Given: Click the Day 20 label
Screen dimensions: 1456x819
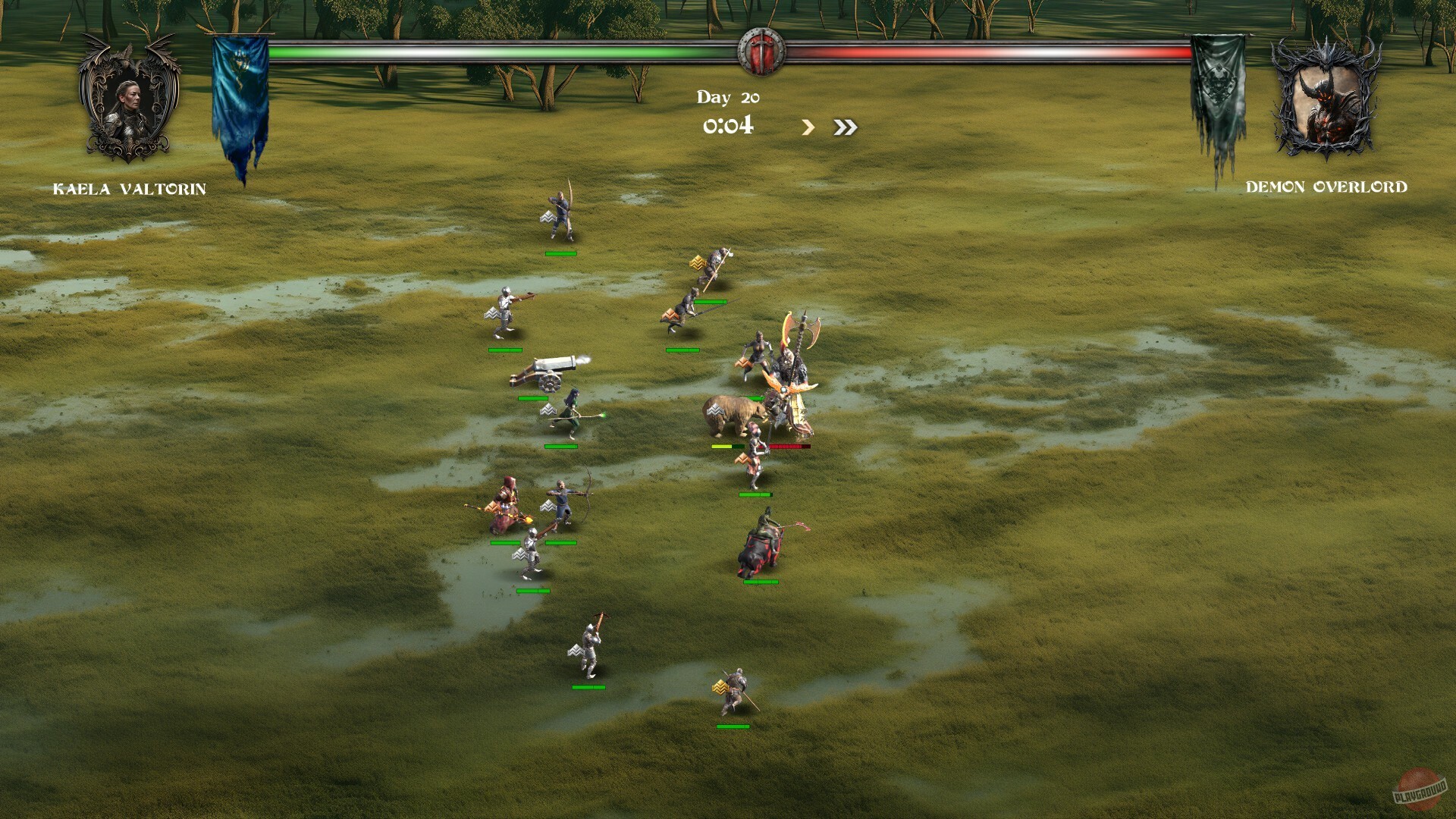Looking at the screenshot, I should 730,96.
